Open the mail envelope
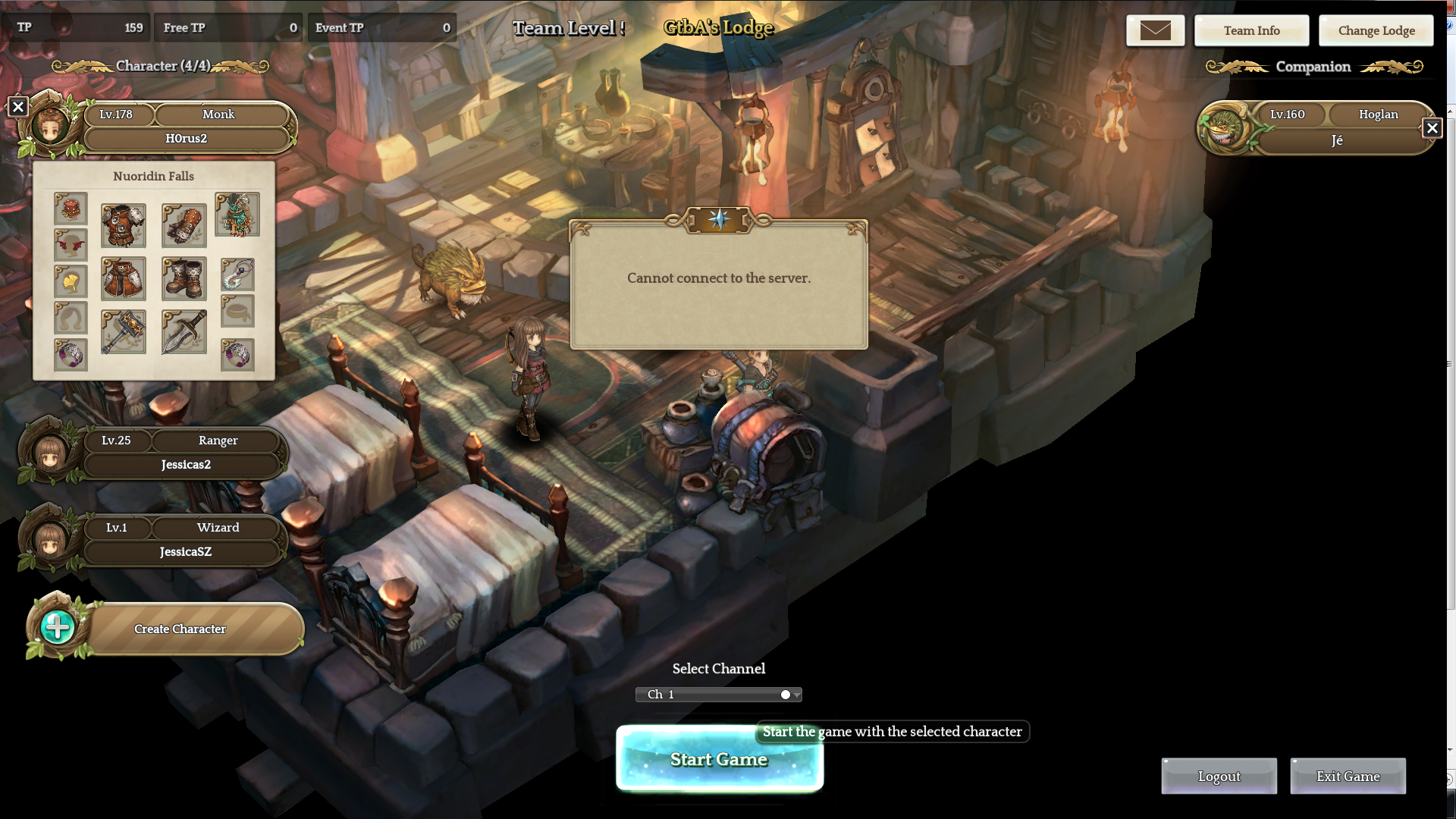This screenshot has width=1456, height=819. click(1155, 31)
